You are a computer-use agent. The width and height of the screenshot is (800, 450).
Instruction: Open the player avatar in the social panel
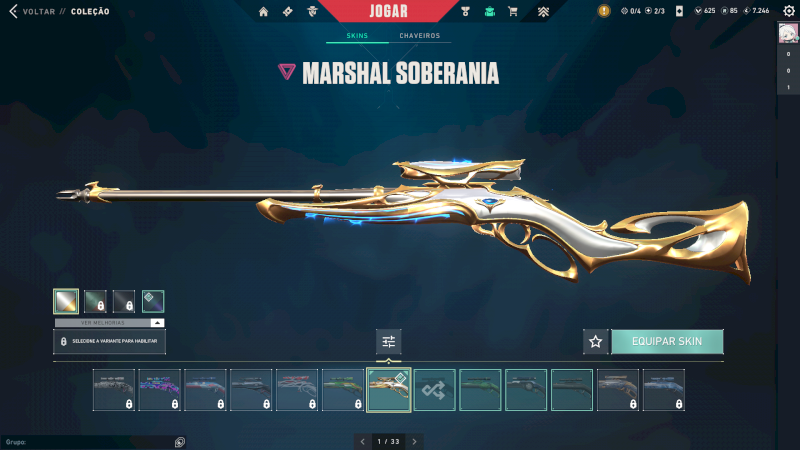(788, 33)
